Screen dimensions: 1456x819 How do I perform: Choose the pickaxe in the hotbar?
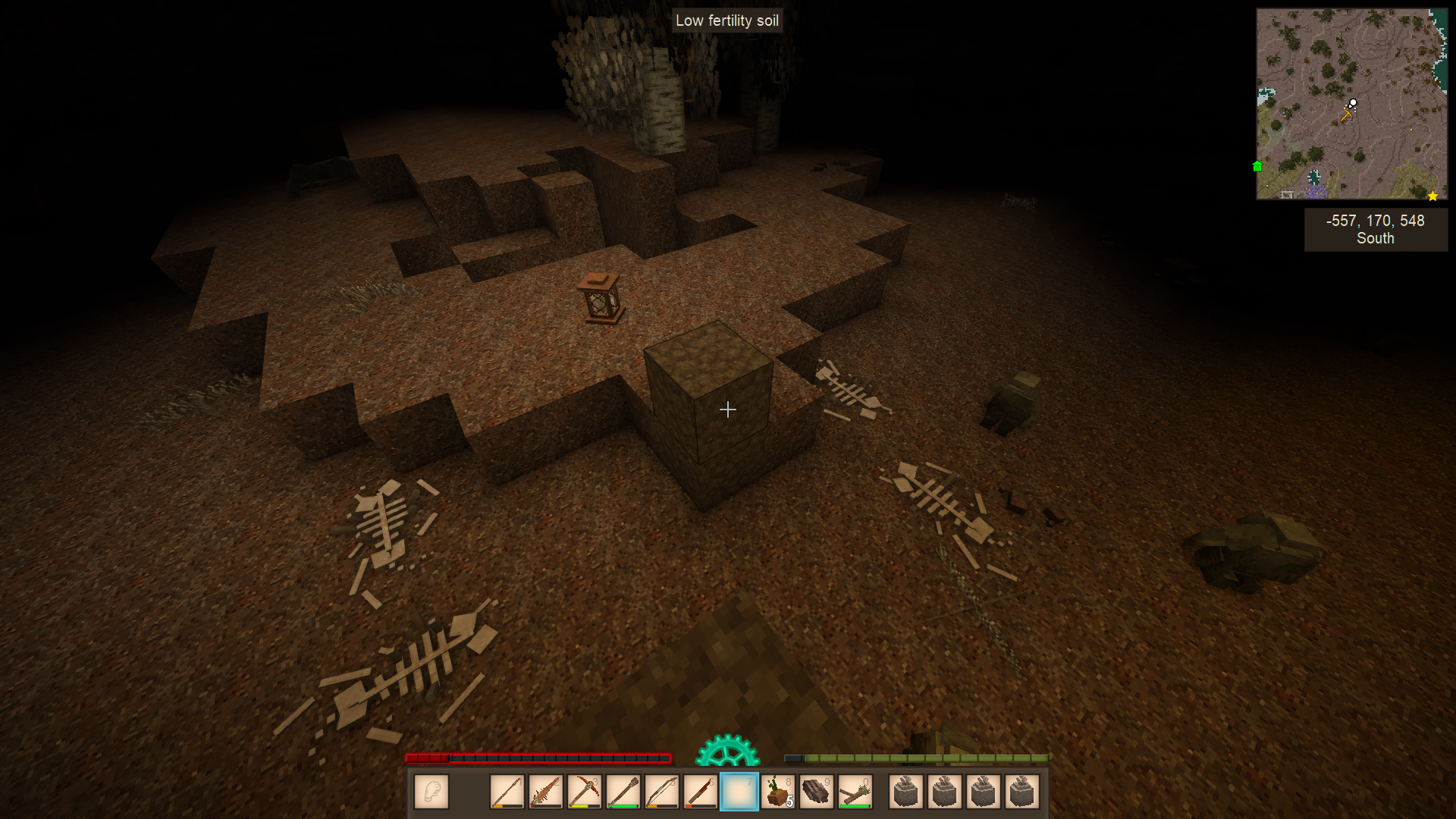click(x=584, y=792)
